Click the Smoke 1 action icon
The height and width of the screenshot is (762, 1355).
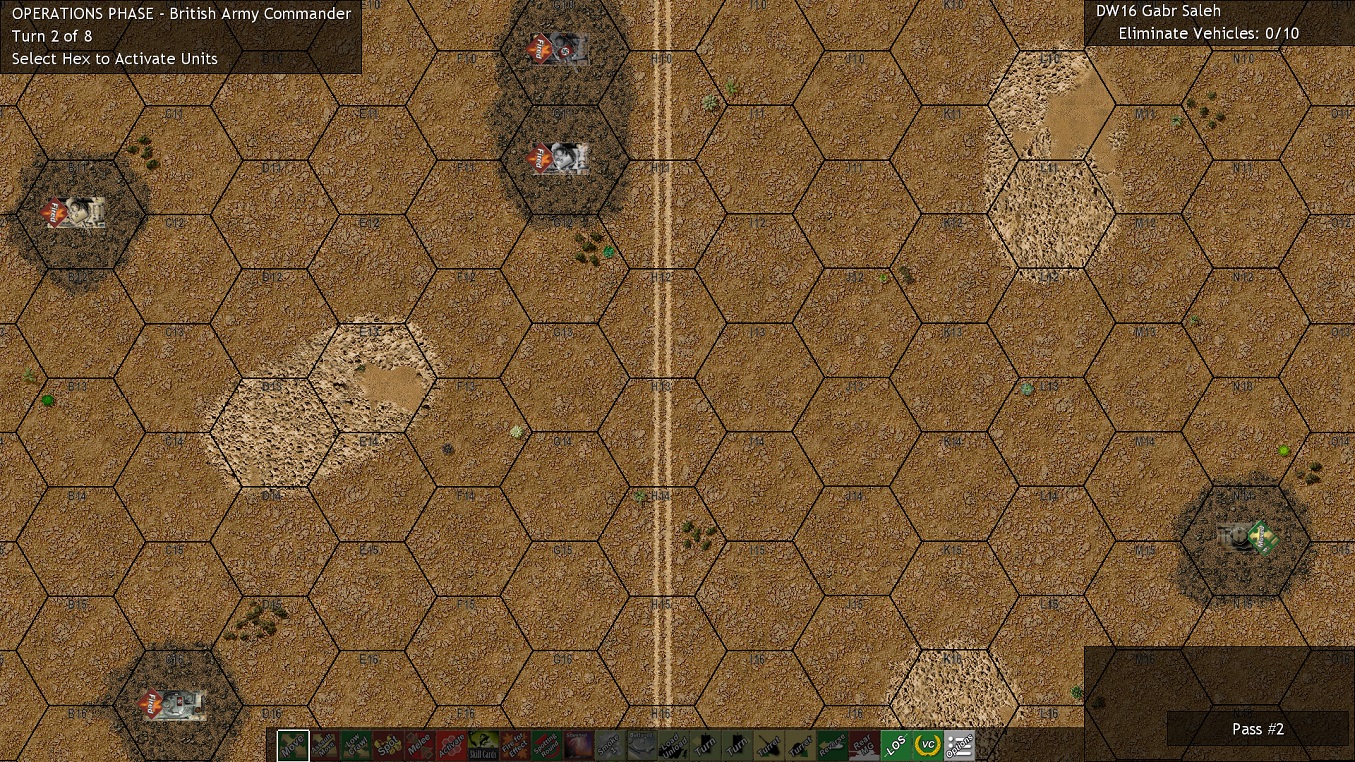click(609, 744)
